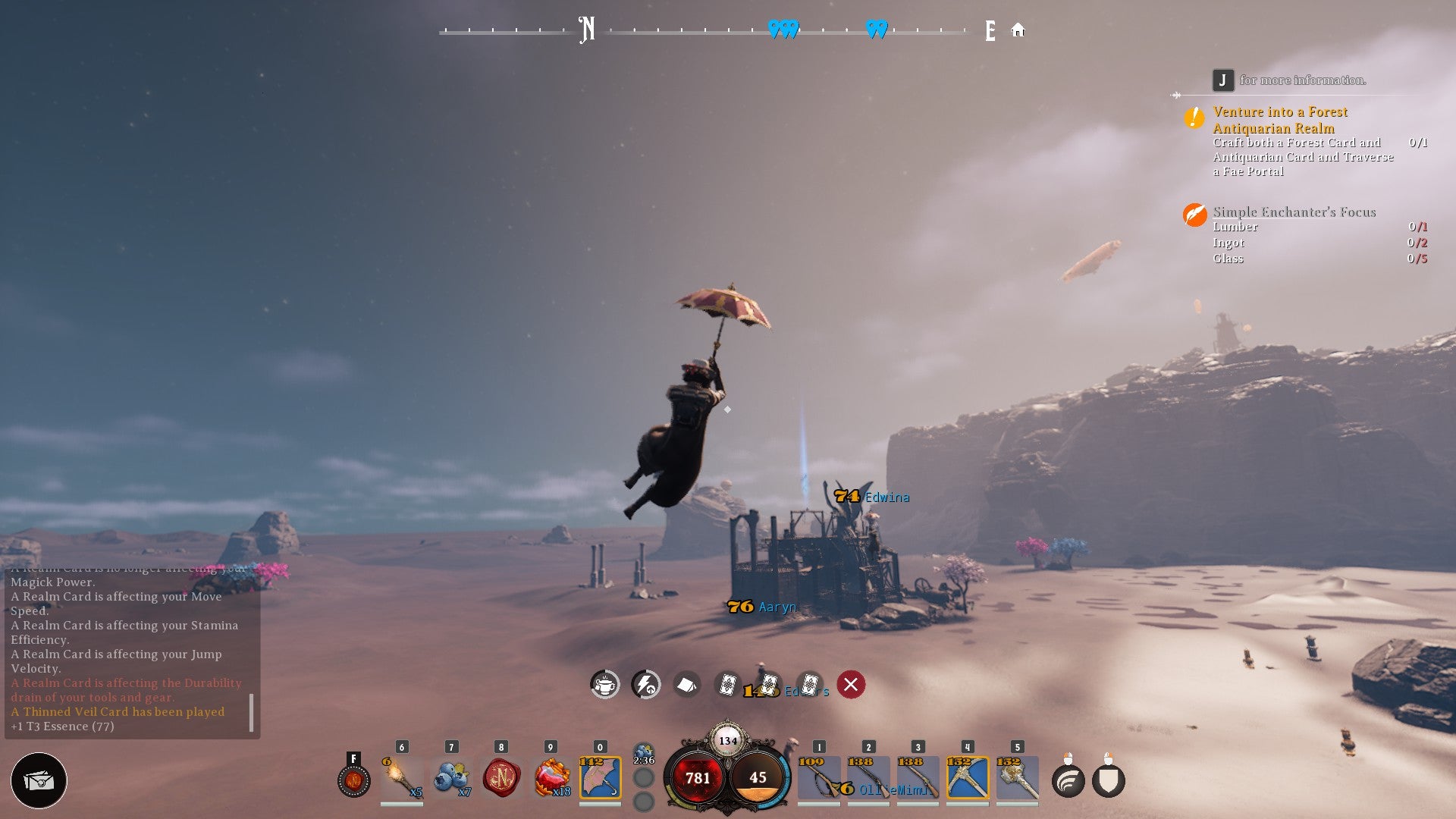Select the umbrella glider slot
The height and width of the screenshot is (819, 1456).
[x=600, y=778]
